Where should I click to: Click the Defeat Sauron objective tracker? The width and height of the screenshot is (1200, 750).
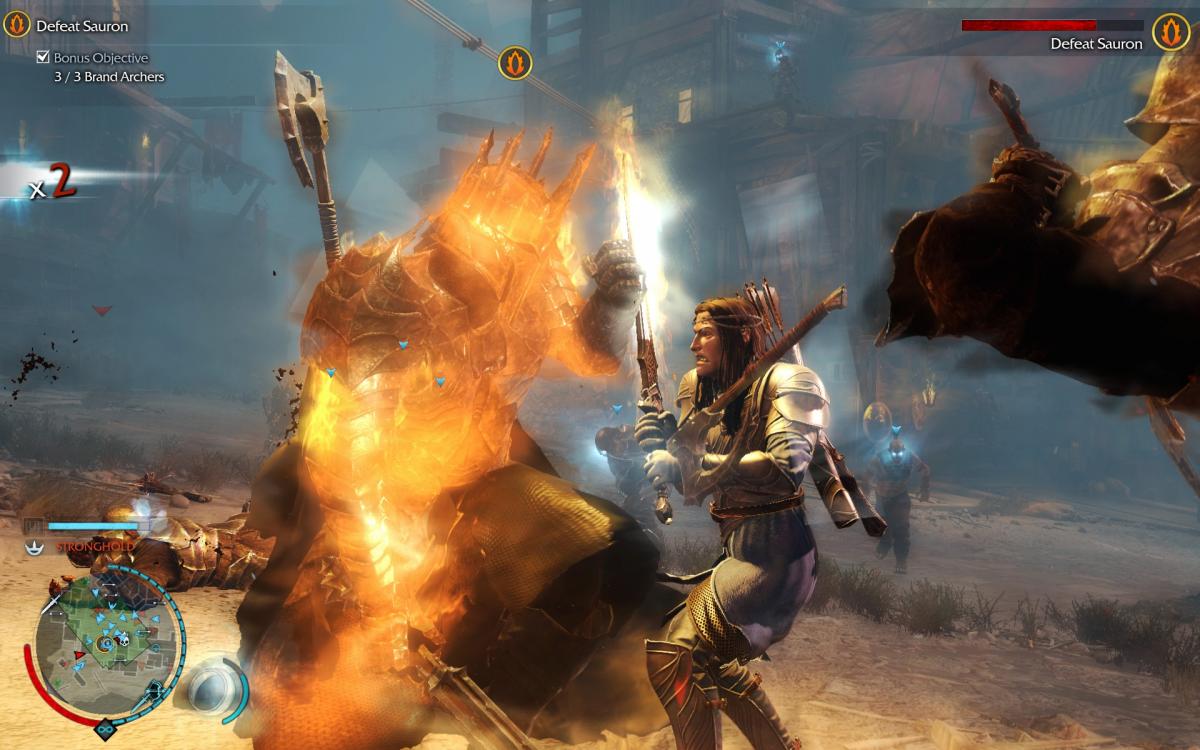pyautogui.click(x=82, y=26)
